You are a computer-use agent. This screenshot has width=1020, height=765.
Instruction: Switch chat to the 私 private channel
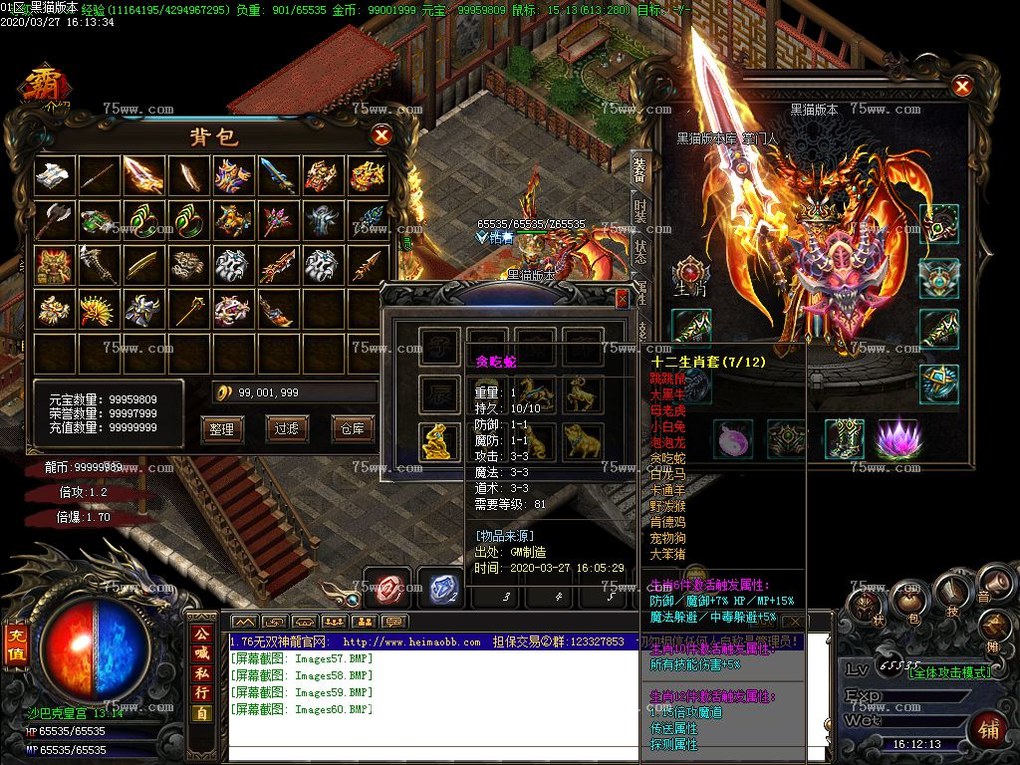[x=202, y=671]
